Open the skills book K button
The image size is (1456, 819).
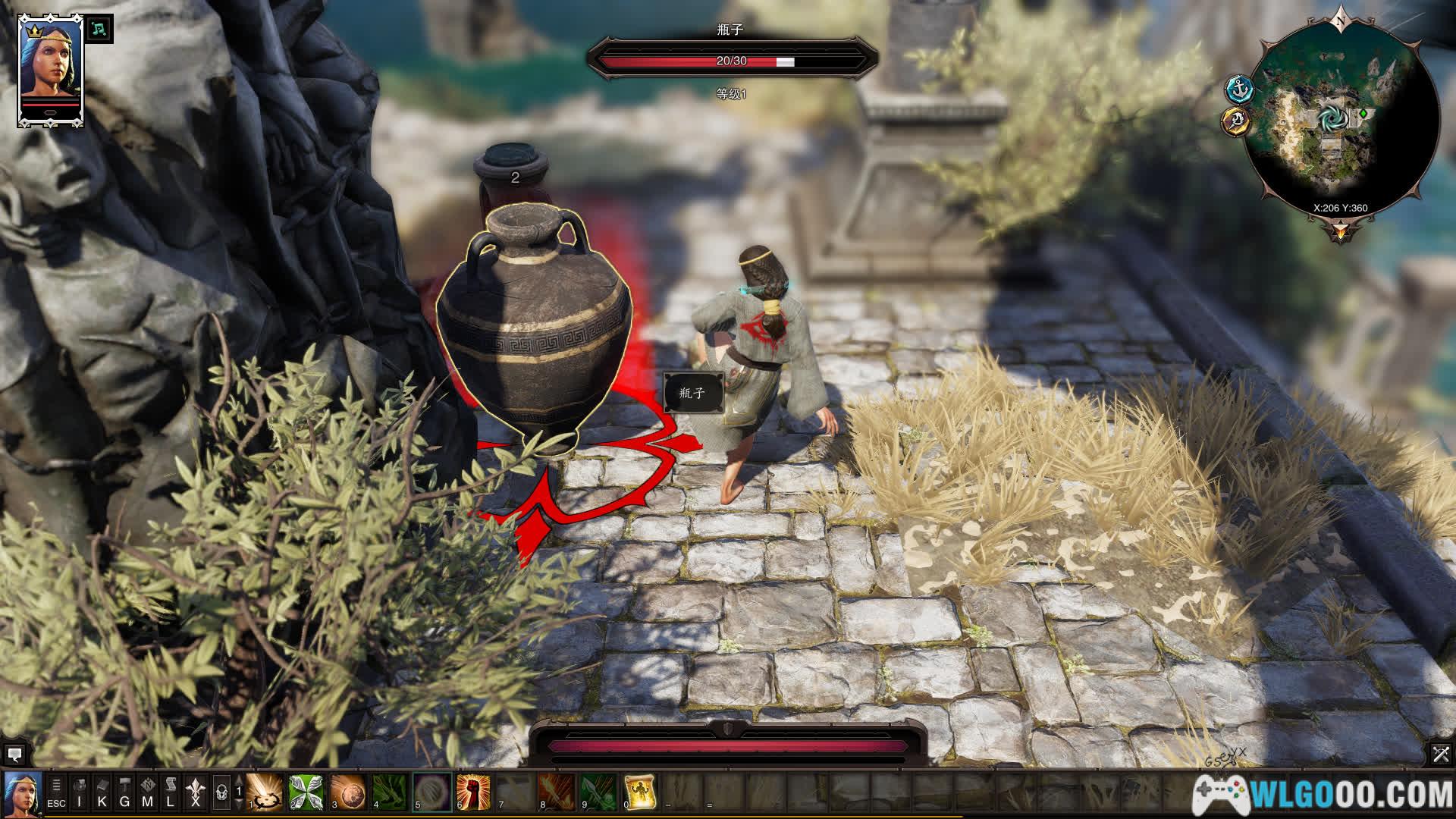point(102,792)
